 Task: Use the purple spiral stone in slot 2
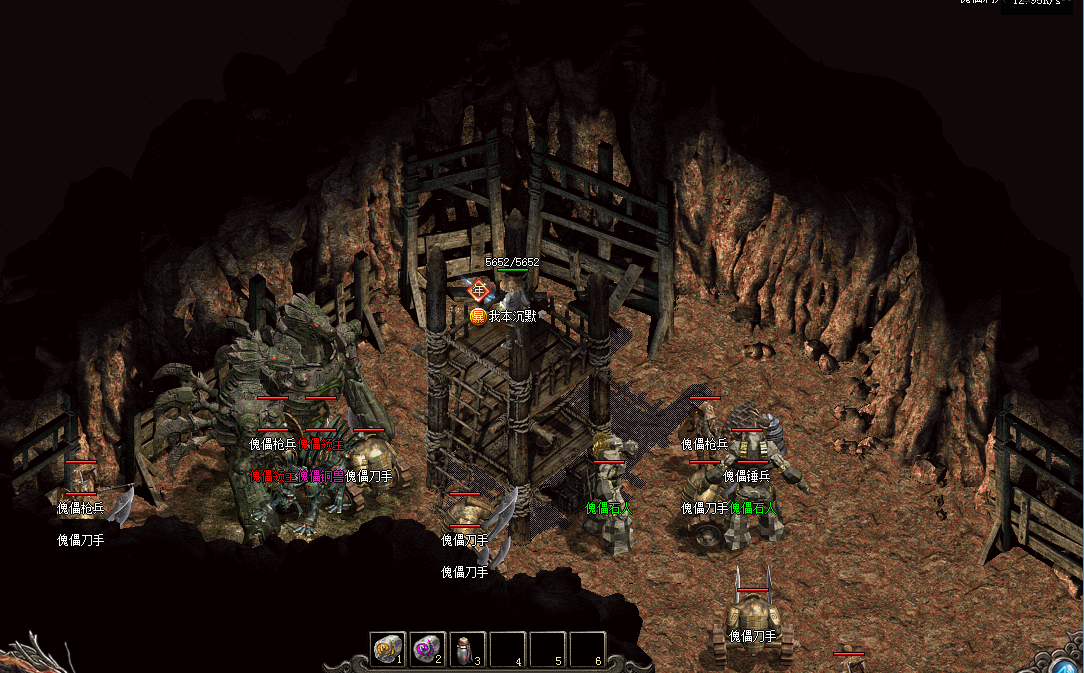[x=427, y=650]
